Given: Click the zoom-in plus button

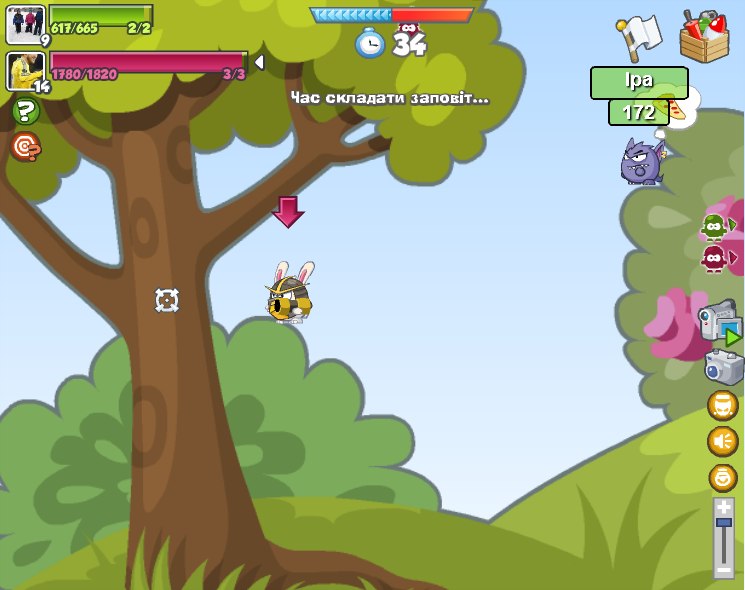Looking at the screenshot, I should [724, 507].
